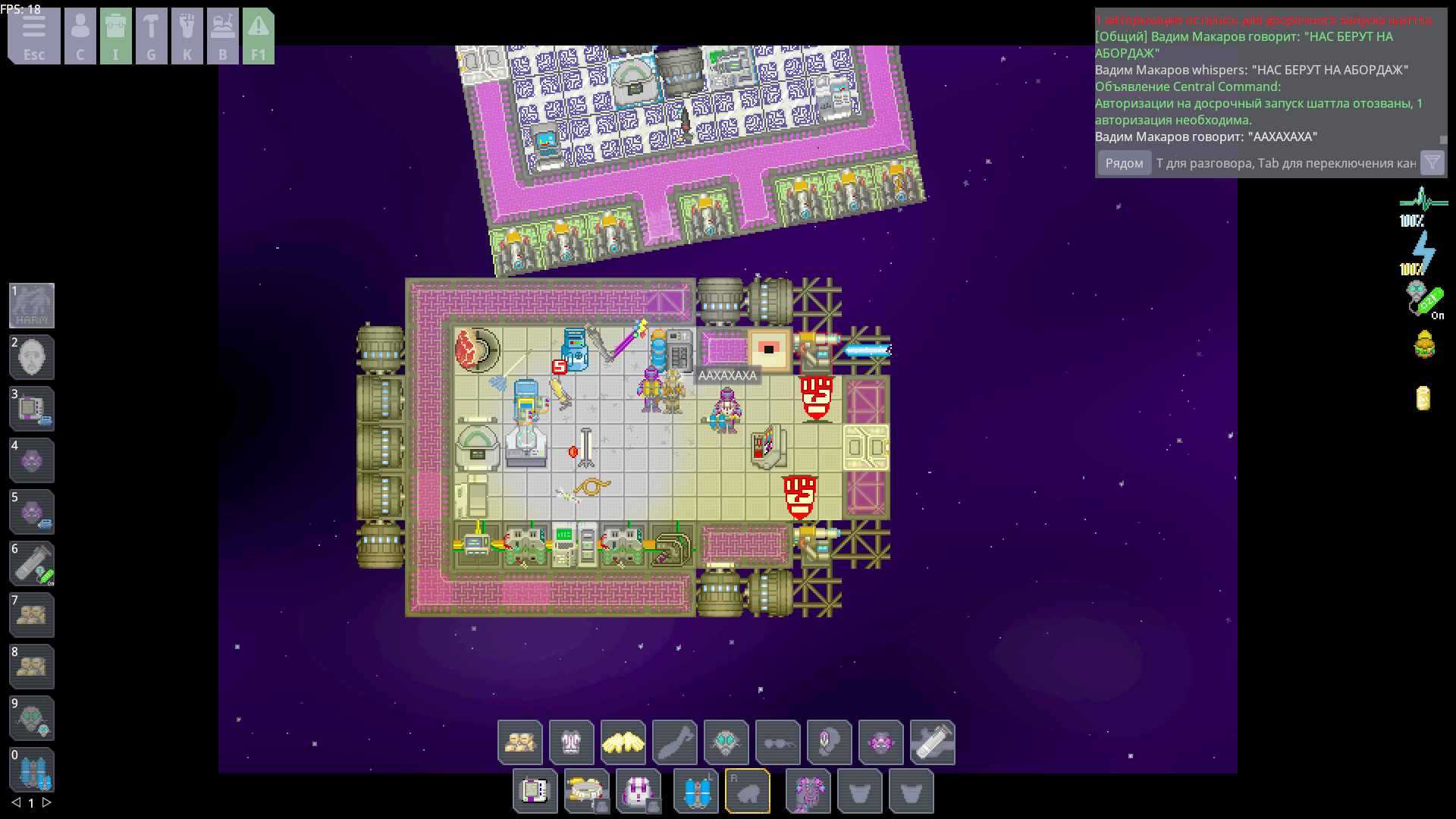Select the gas mask equipment slot
Image resolution: width=1456 pixels, height=819 pixels.
(726, 742)
